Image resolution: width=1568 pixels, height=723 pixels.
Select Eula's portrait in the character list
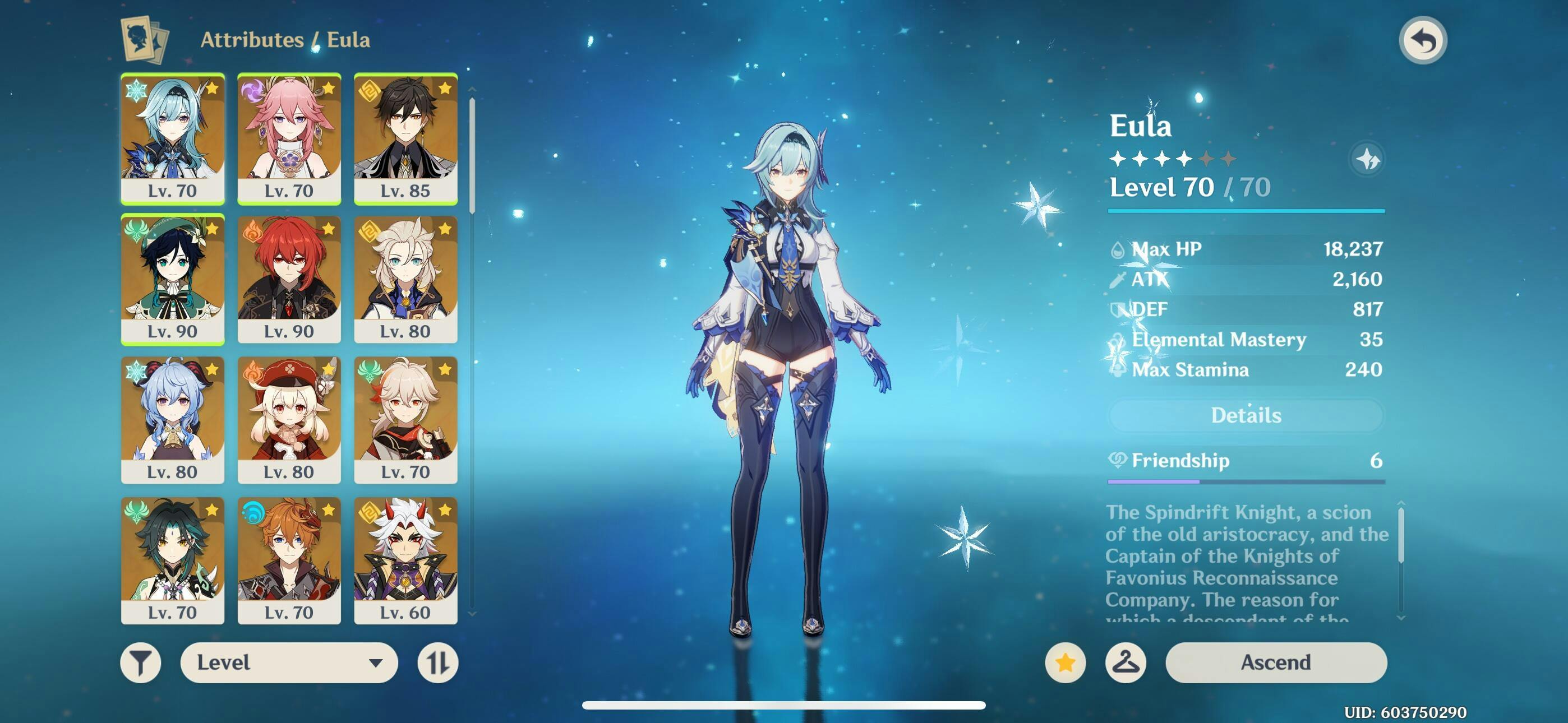pos(173,138)
